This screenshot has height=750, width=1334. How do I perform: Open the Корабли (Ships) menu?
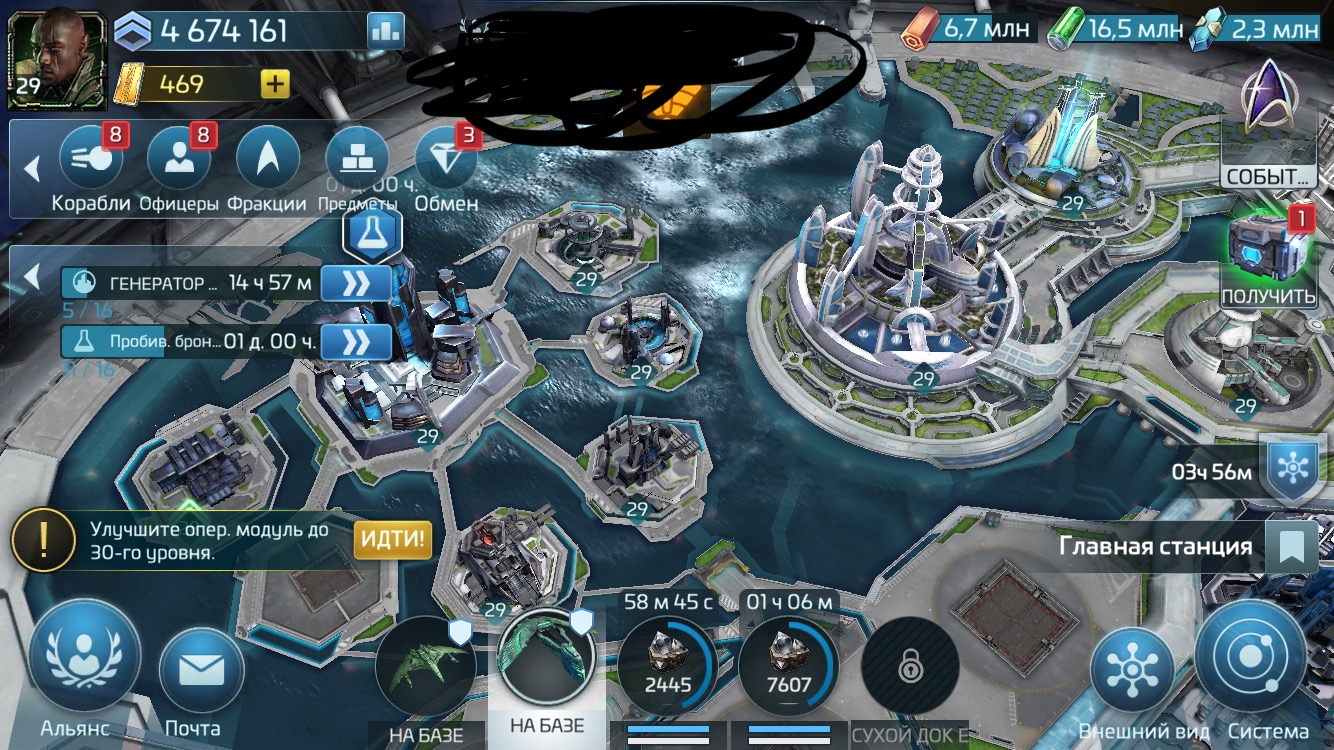pos(91,160)
